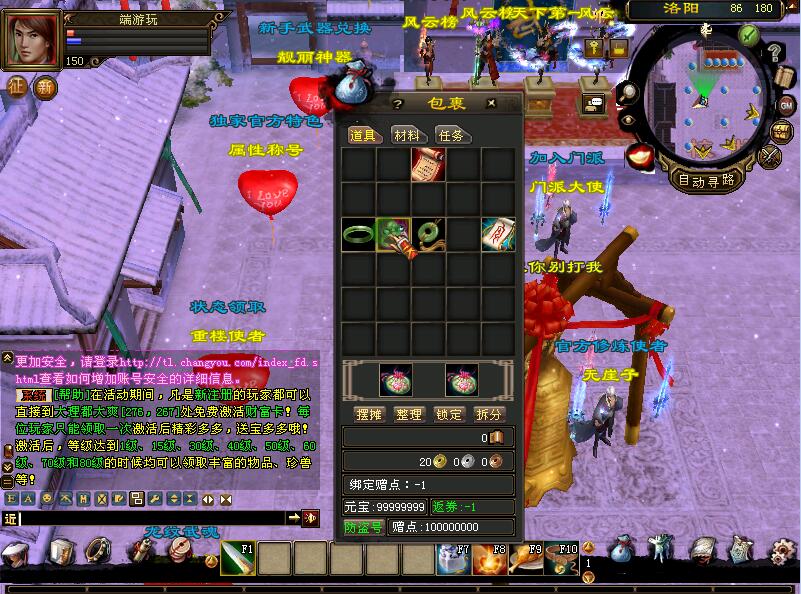801x594 pixels.
Task: Click the magnifying glass beside minimap
Action: pos(630,91)
